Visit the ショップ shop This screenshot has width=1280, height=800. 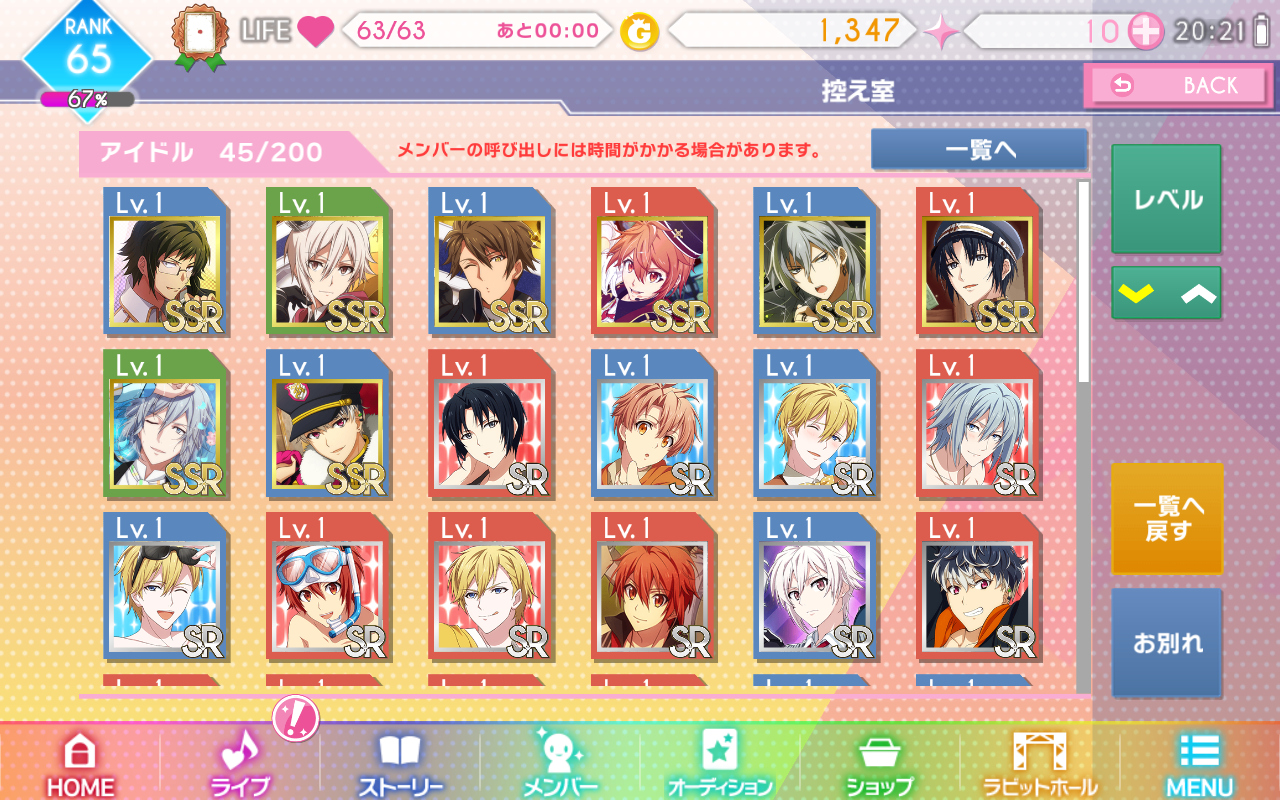(880, 764)
